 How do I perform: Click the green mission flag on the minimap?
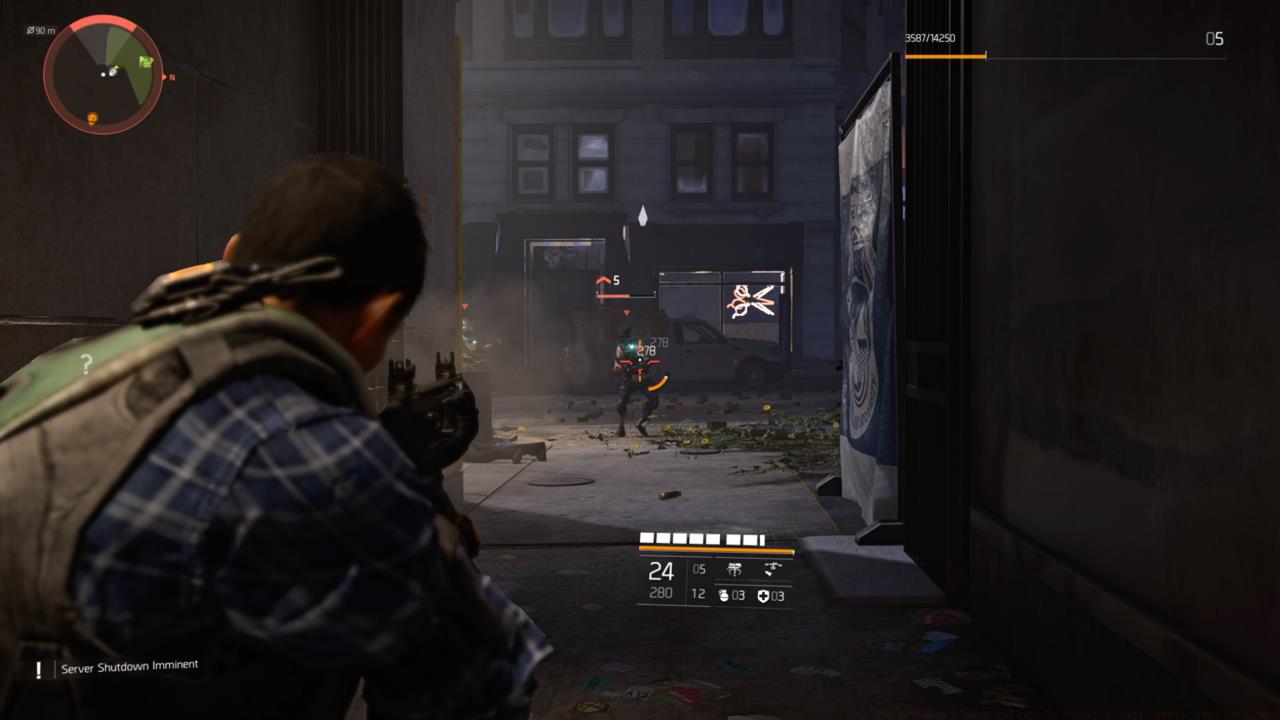coord(146,60)
